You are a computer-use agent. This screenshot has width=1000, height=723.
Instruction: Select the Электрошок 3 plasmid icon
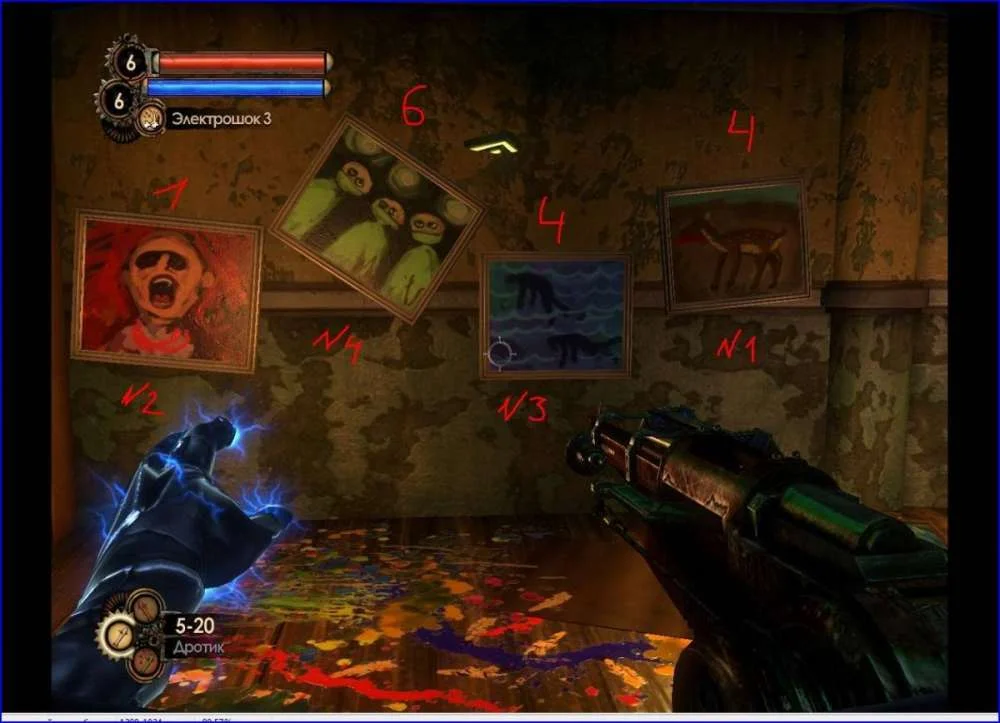click(152, 119)
